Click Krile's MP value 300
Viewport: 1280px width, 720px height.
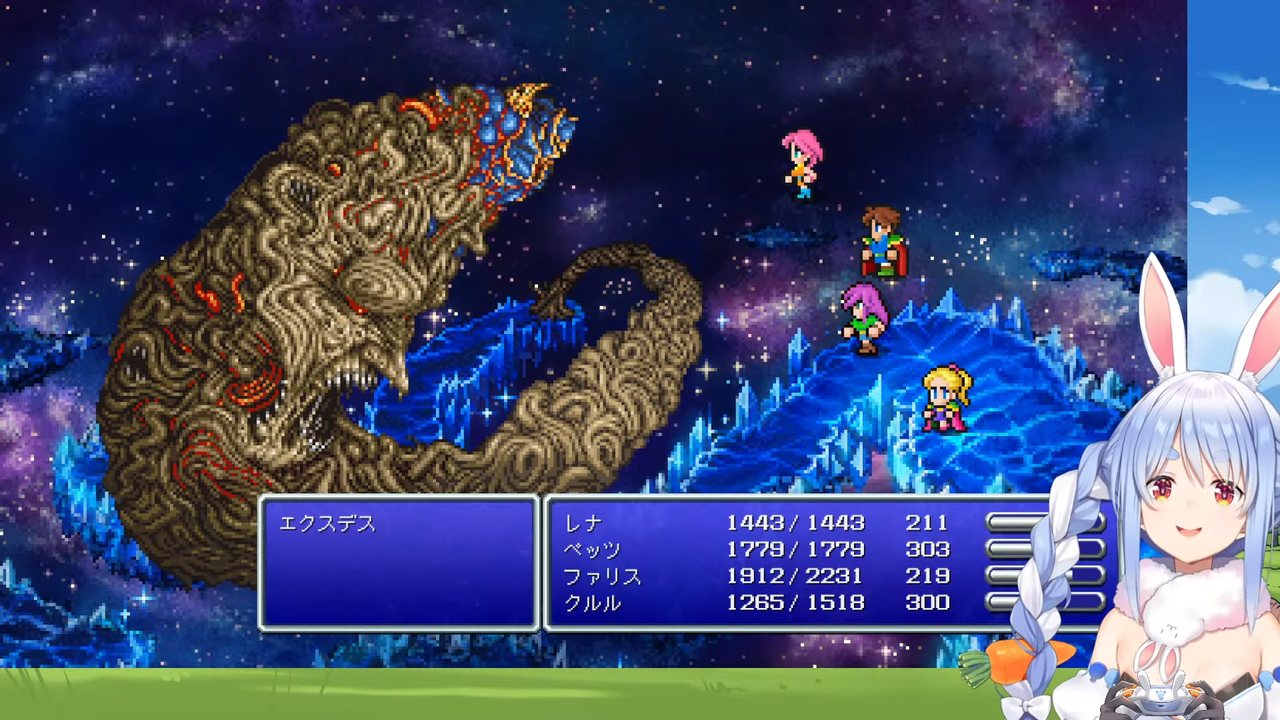click(929, 603)
